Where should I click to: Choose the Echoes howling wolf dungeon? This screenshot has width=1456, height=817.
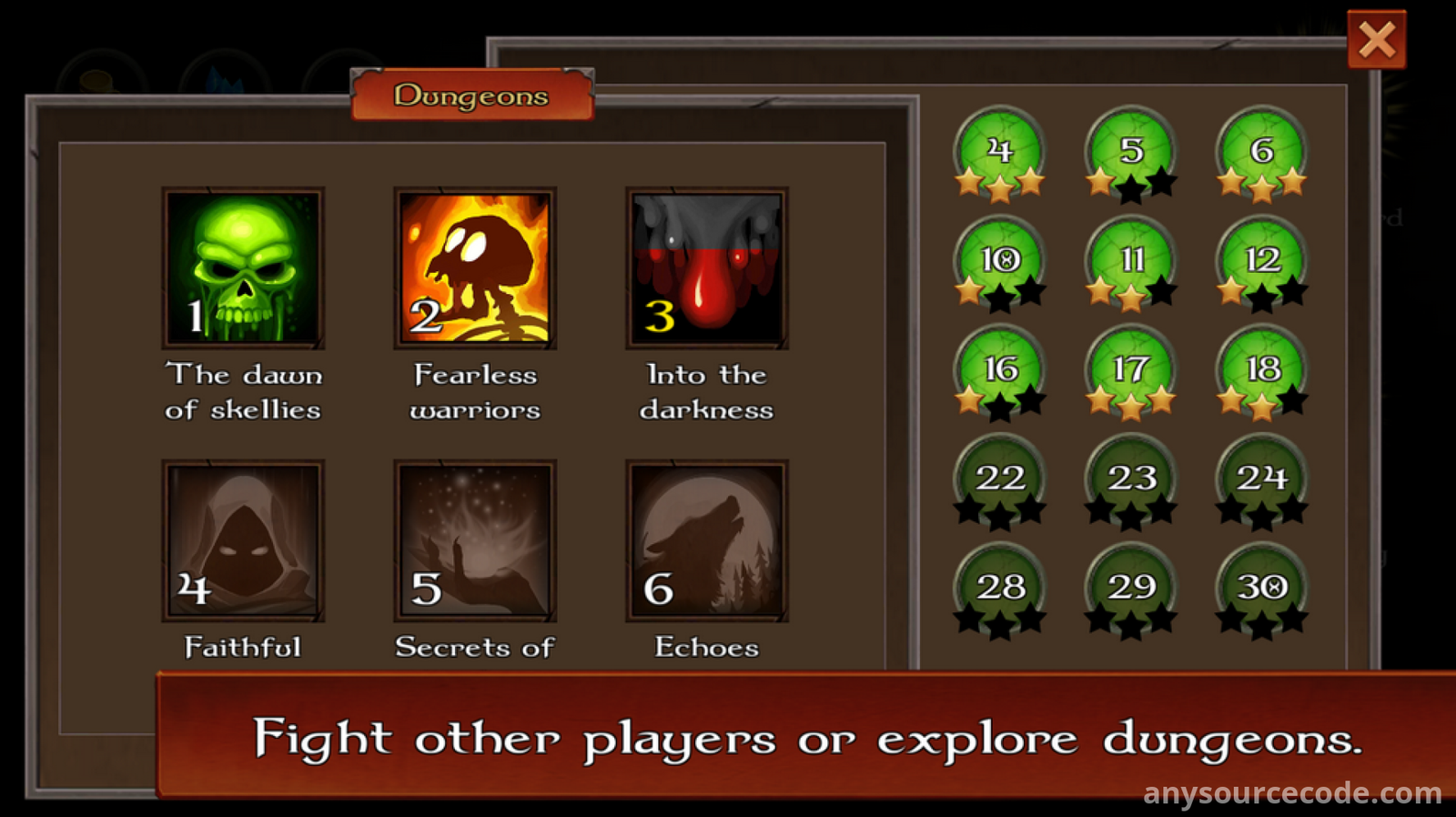pos(707,540)
